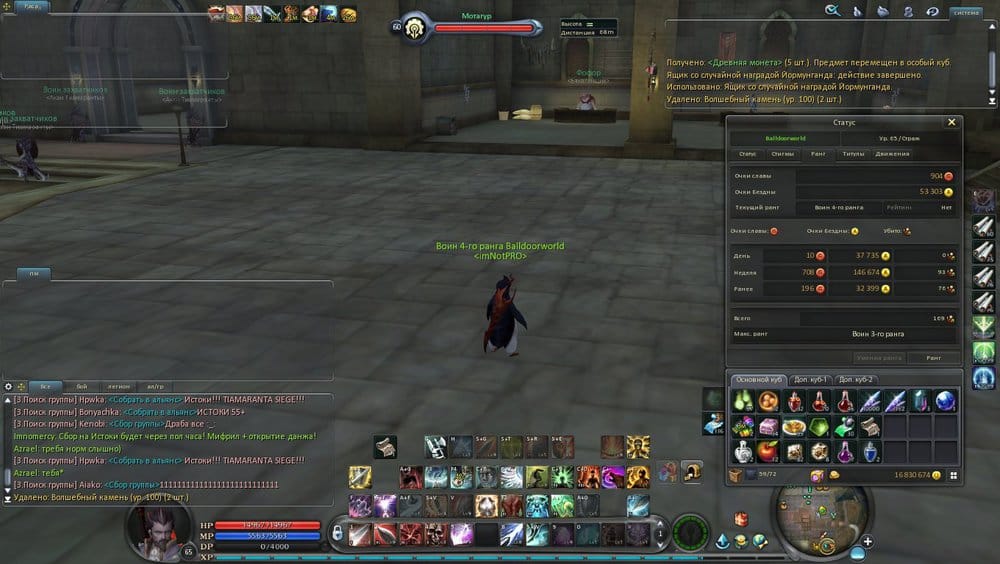This screenshot has height=564, width=1000.
Task: Show the Движения tab
Action: (x=892, y=154)
